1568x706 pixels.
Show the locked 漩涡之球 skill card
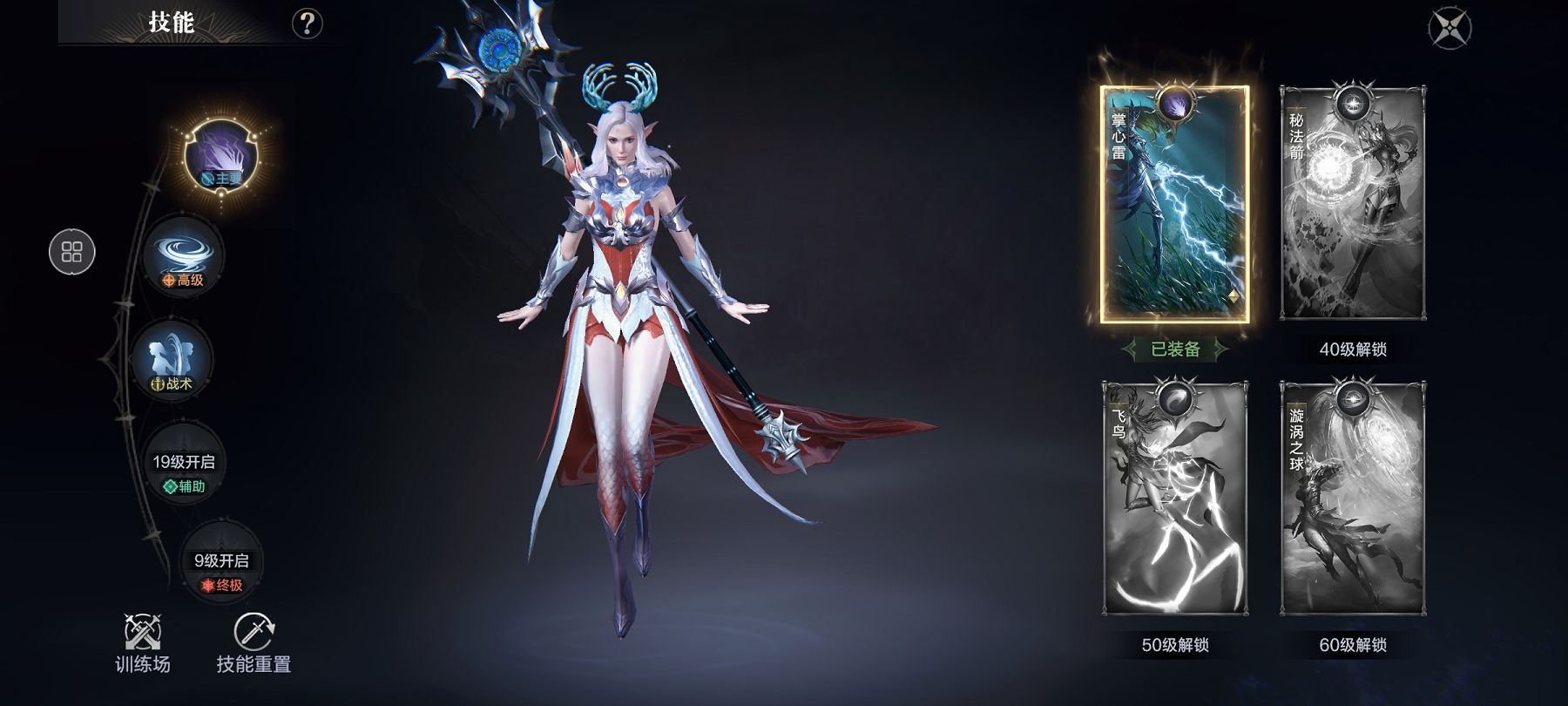1353,499
